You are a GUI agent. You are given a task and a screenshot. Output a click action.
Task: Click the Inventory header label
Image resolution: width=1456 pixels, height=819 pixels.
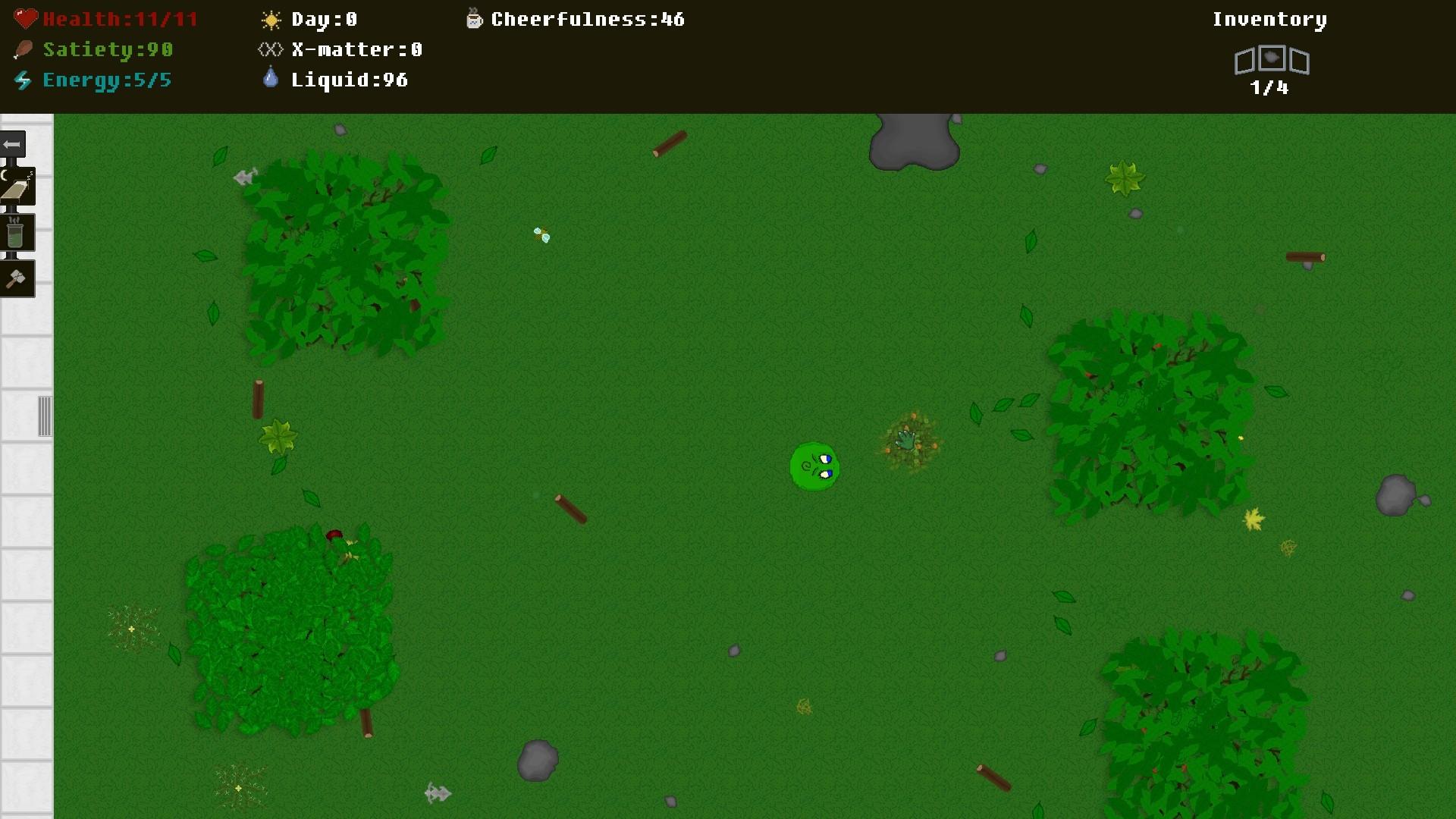click(1269, 19)
